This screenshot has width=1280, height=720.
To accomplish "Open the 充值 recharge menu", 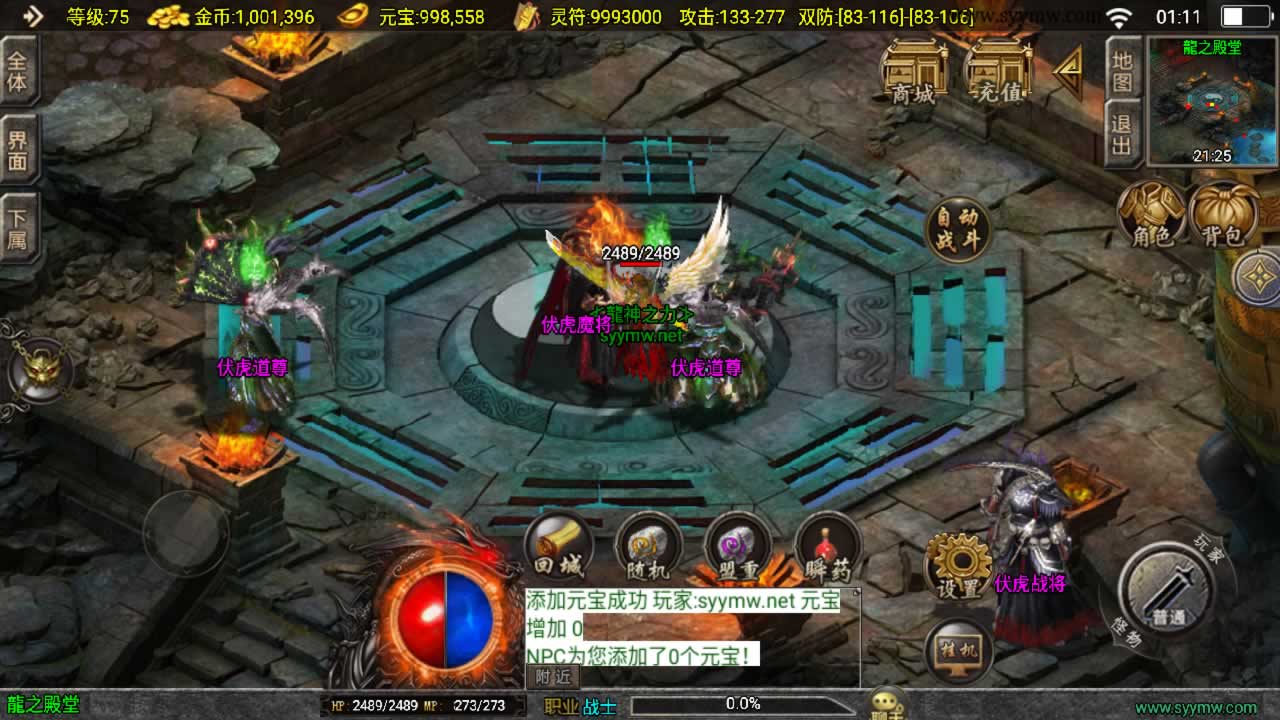I will coord(998,72).
